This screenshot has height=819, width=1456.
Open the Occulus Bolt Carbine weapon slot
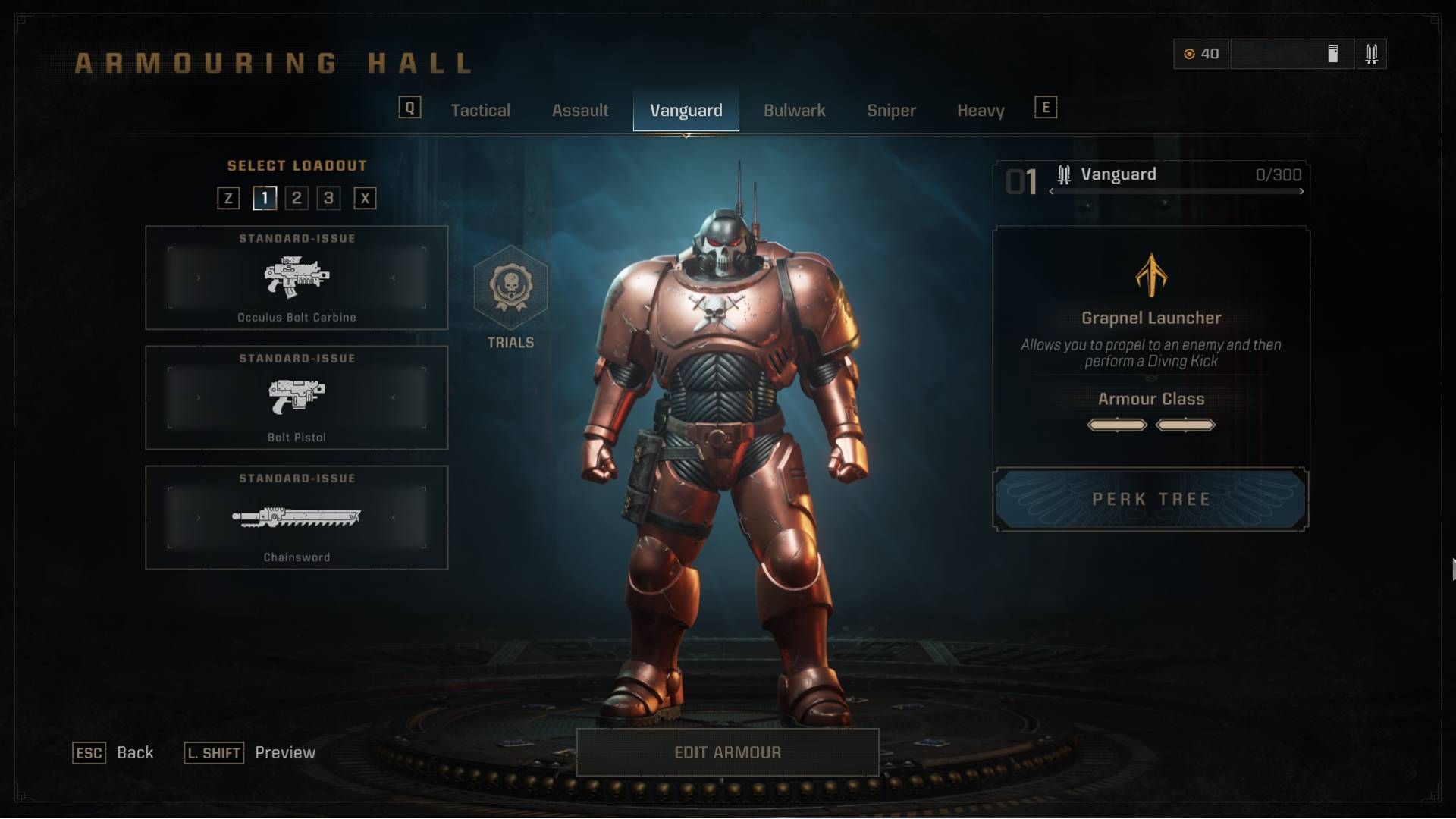(297, 278)
